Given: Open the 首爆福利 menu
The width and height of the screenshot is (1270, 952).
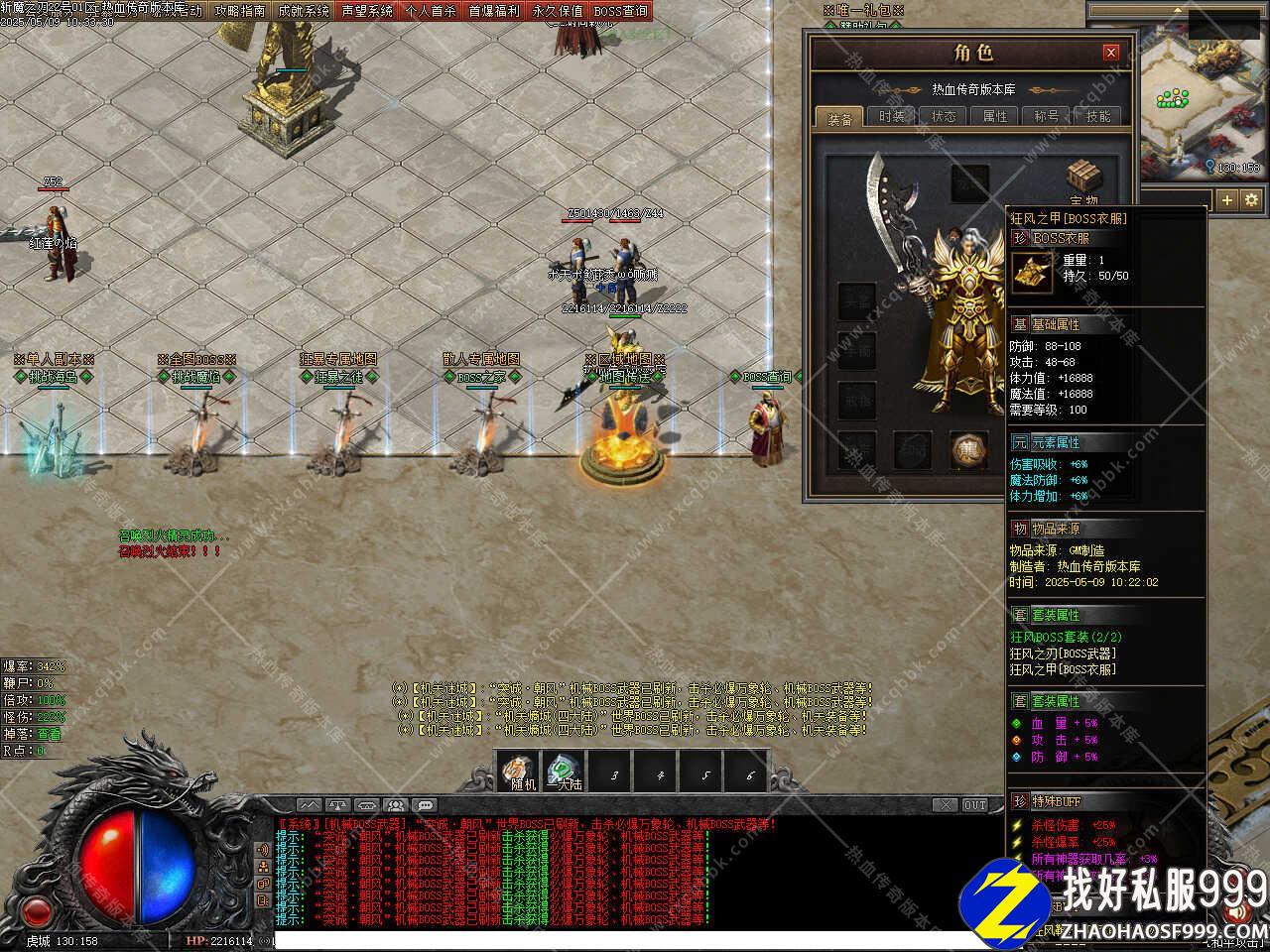Looking at the screenshot, I should [494, 11].
